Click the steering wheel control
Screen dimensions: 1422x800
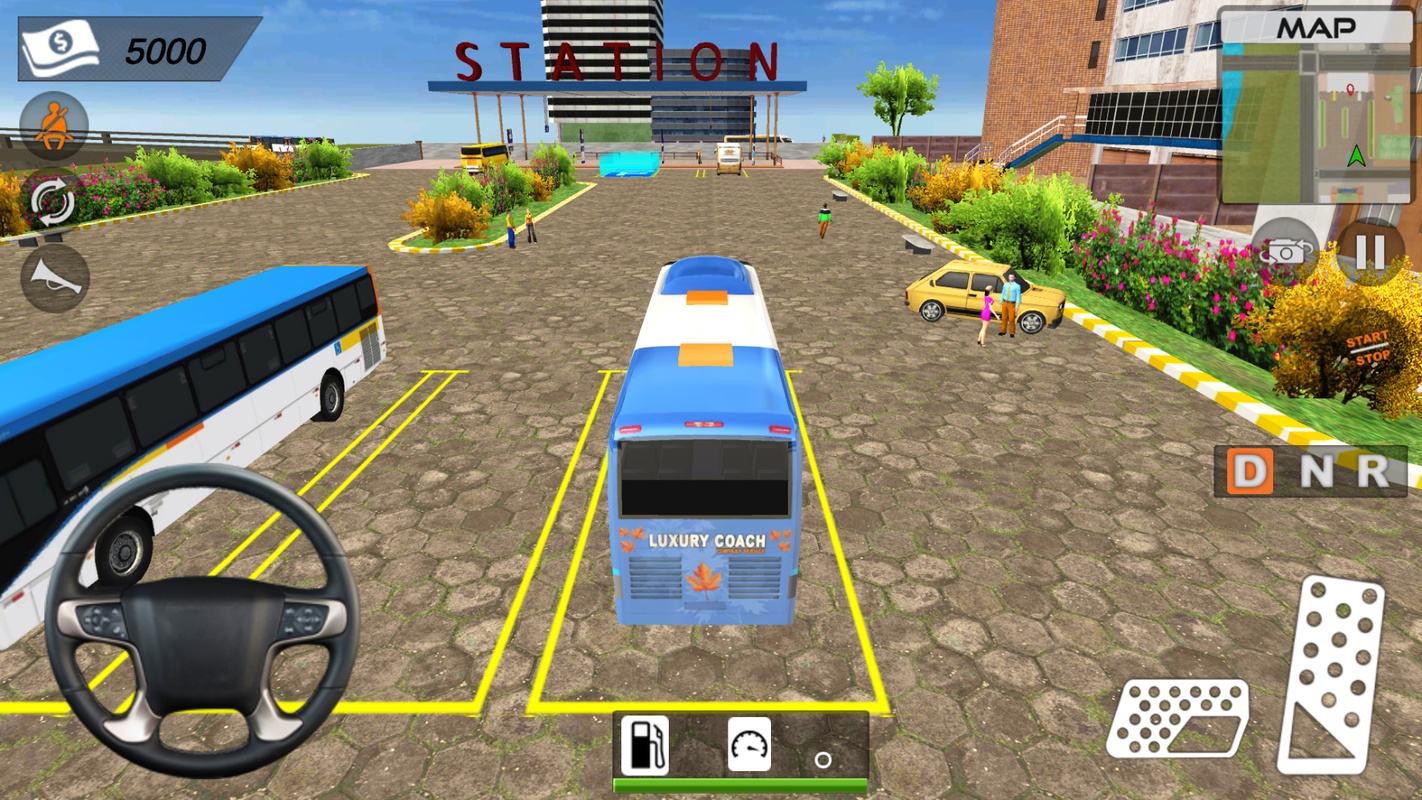[202, 621]
